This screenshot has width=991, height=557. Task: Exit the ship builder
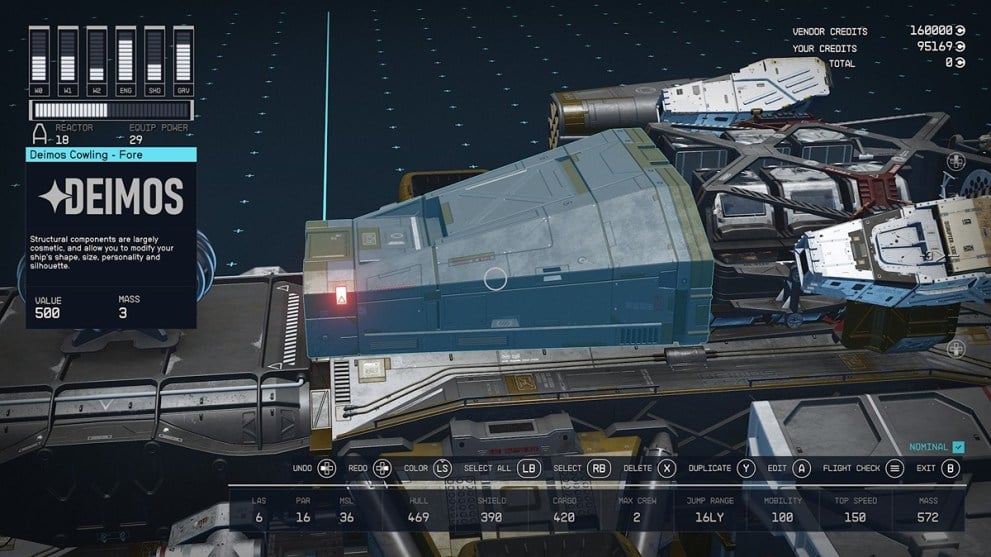(x=950, y=468)
